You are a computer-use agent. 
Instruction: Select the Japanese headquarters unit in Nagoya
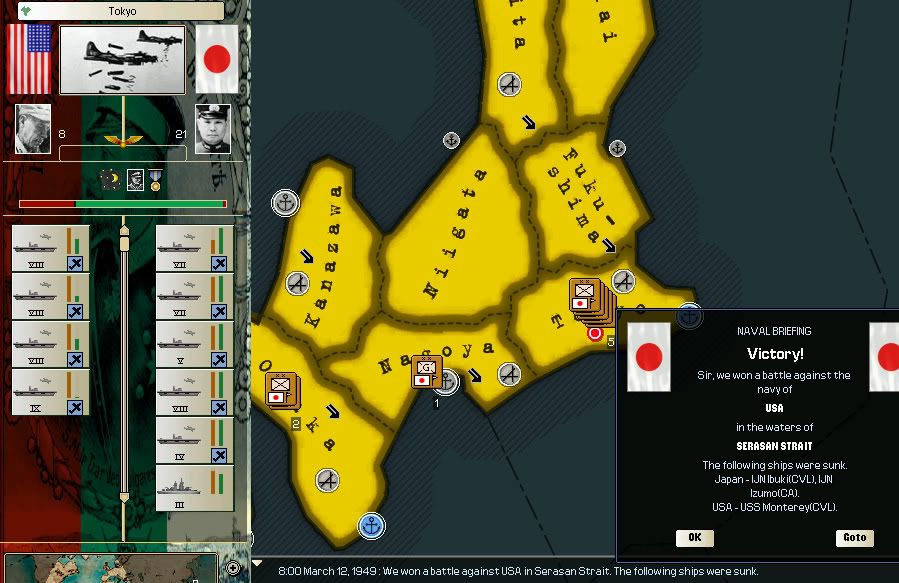point(427,372)
